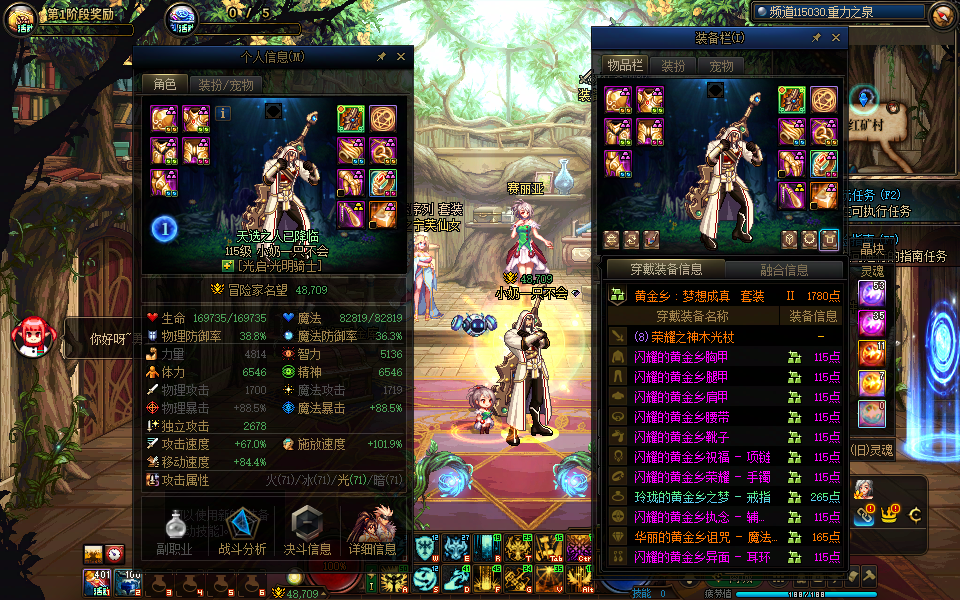960x600 pixels.
Task: Click the blue number 1 badge orb
Action: pos(165,229)
